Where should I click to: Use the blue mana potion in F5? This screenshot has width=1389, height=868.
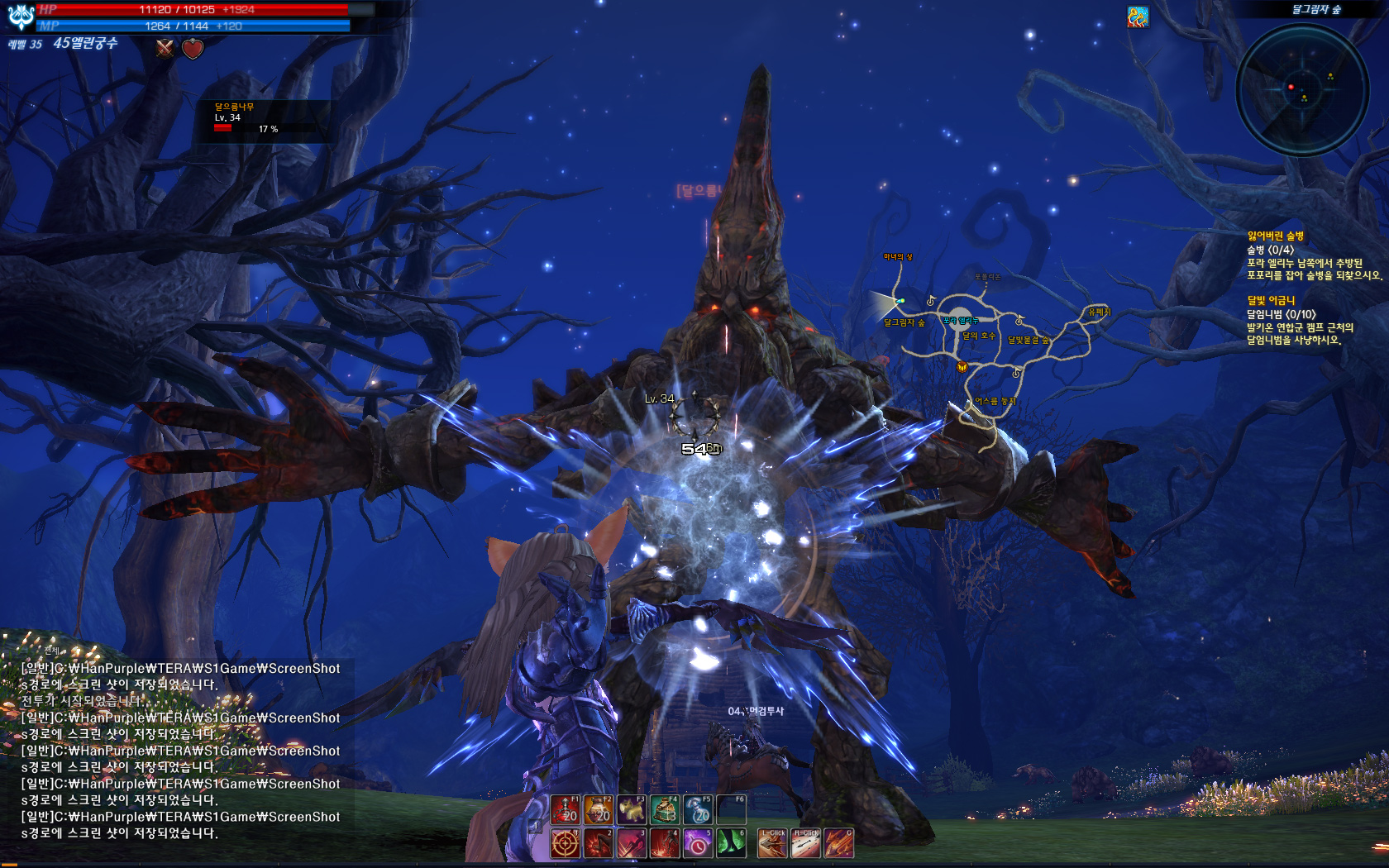pyautogui.click(x=698, y=810)
